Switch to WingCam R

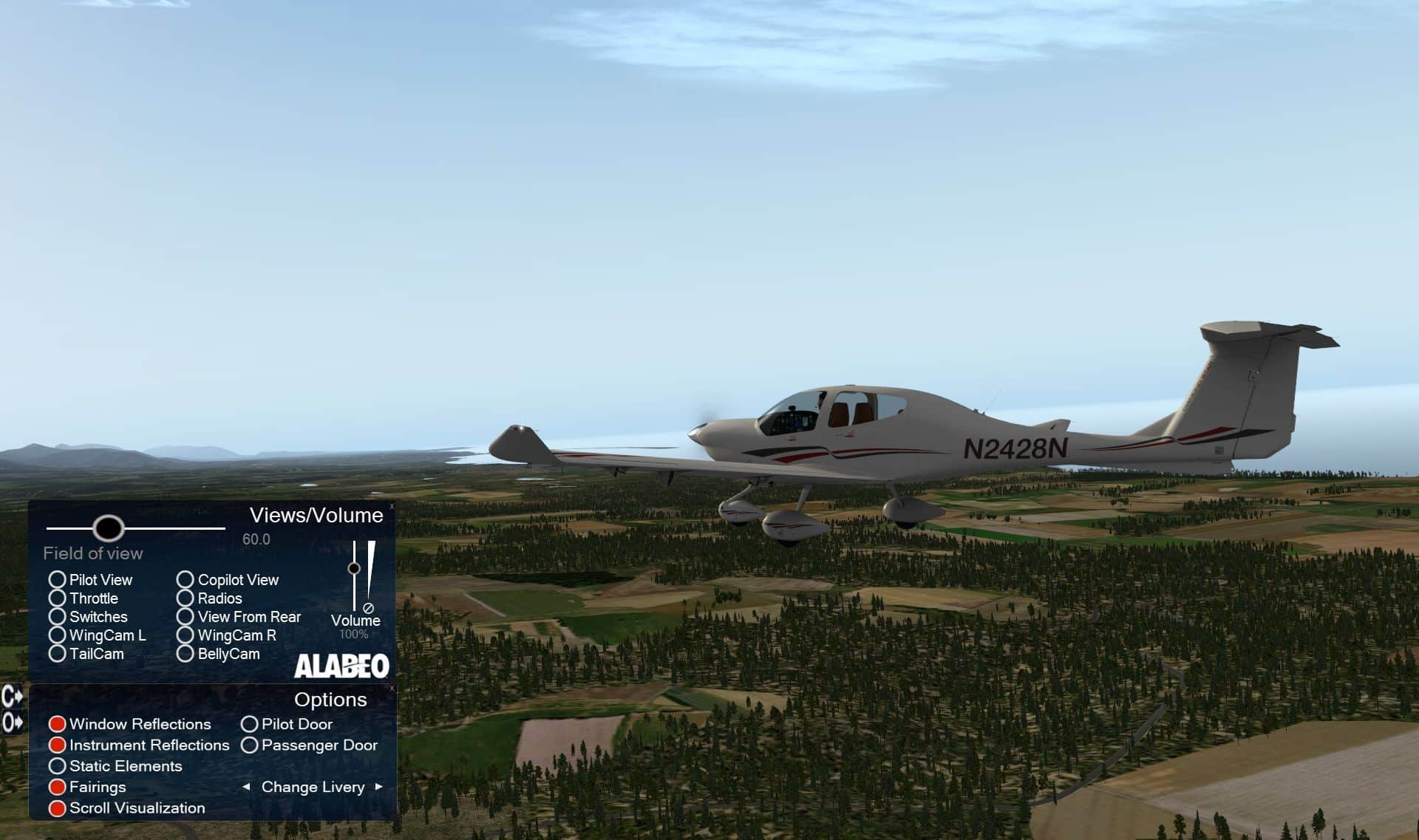pos(186,635)
